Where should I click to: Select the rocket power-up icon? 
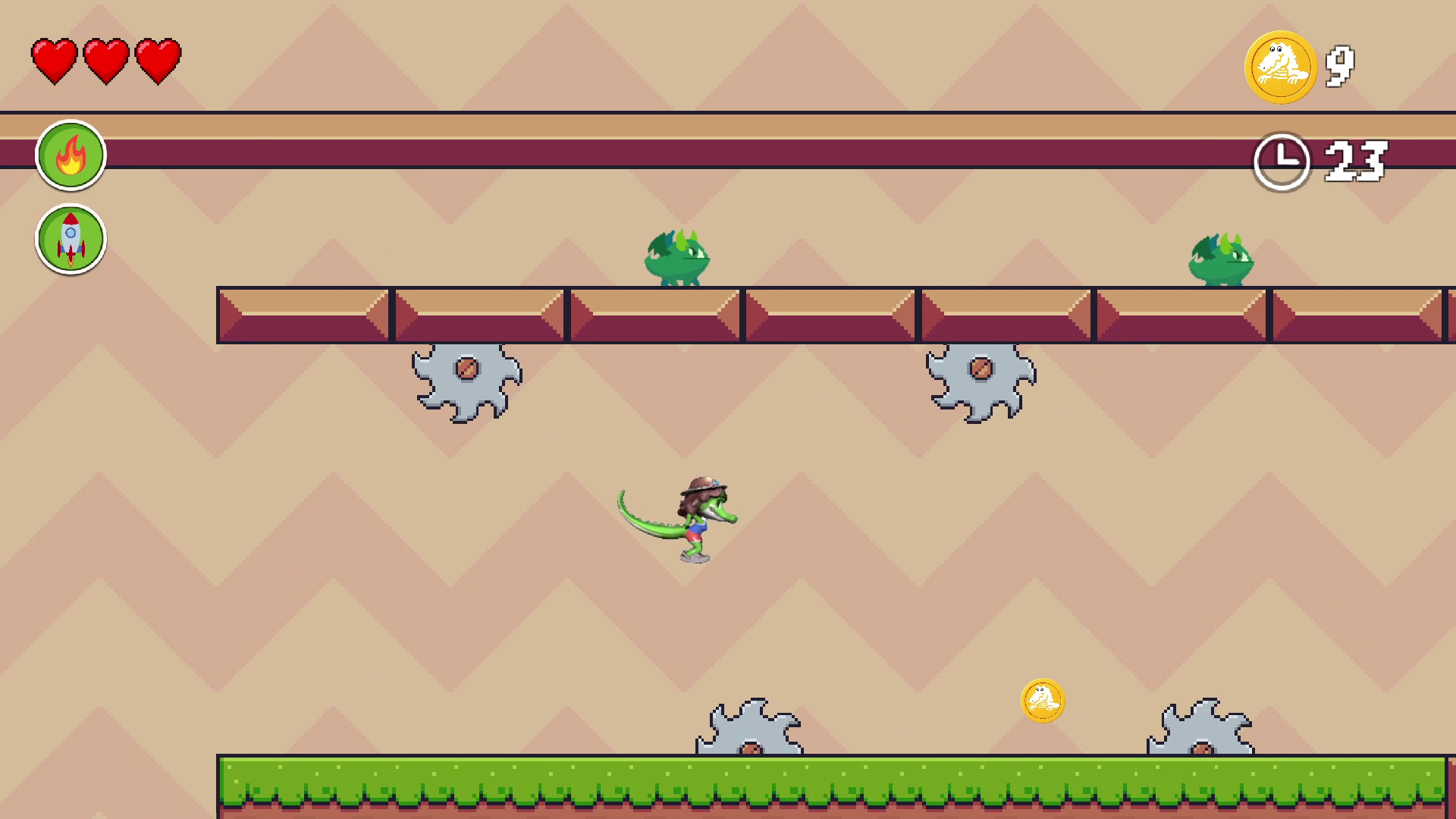71,239
